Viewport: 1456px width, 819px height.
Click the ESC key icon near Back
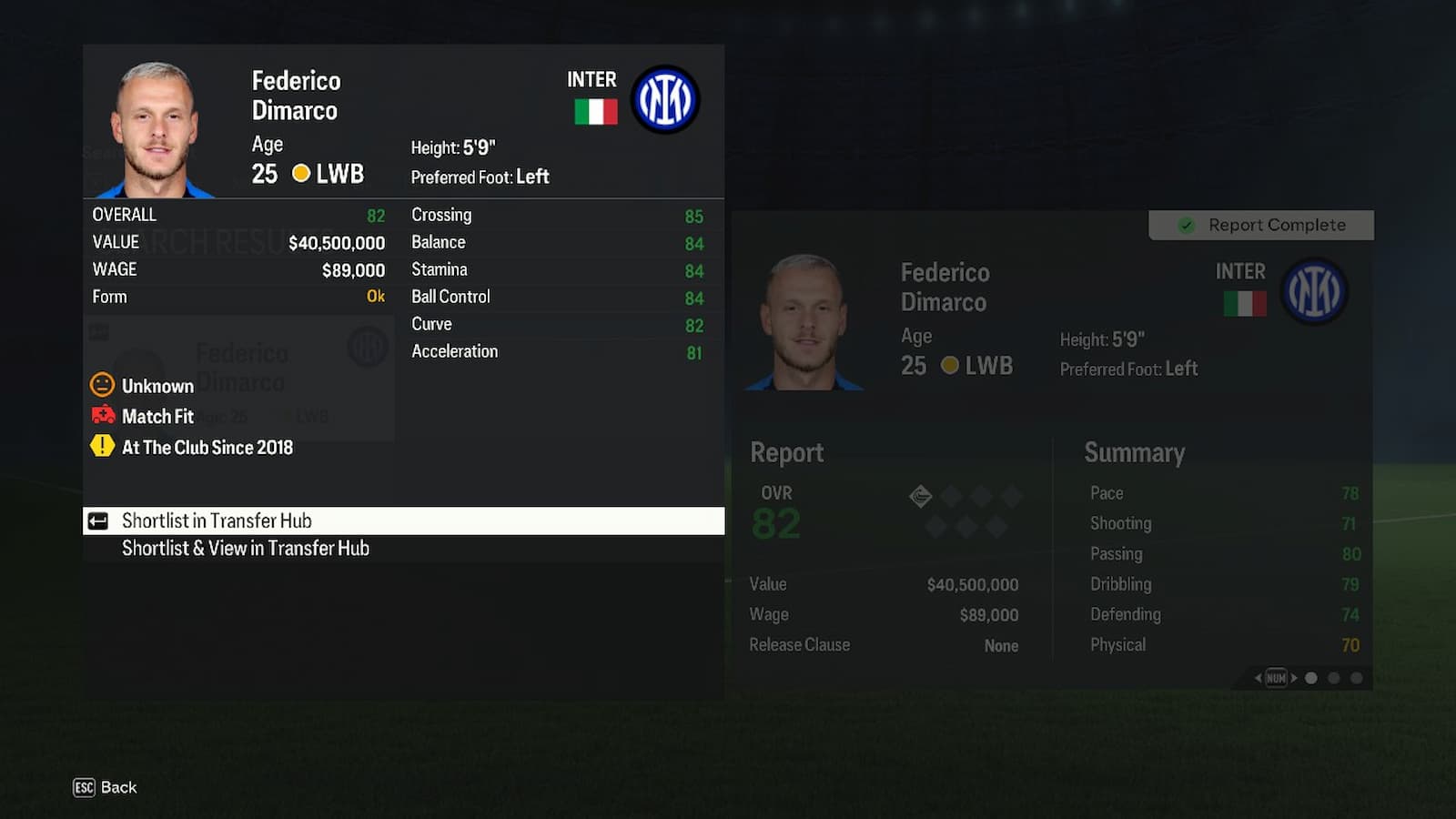[x=83, y=788]
